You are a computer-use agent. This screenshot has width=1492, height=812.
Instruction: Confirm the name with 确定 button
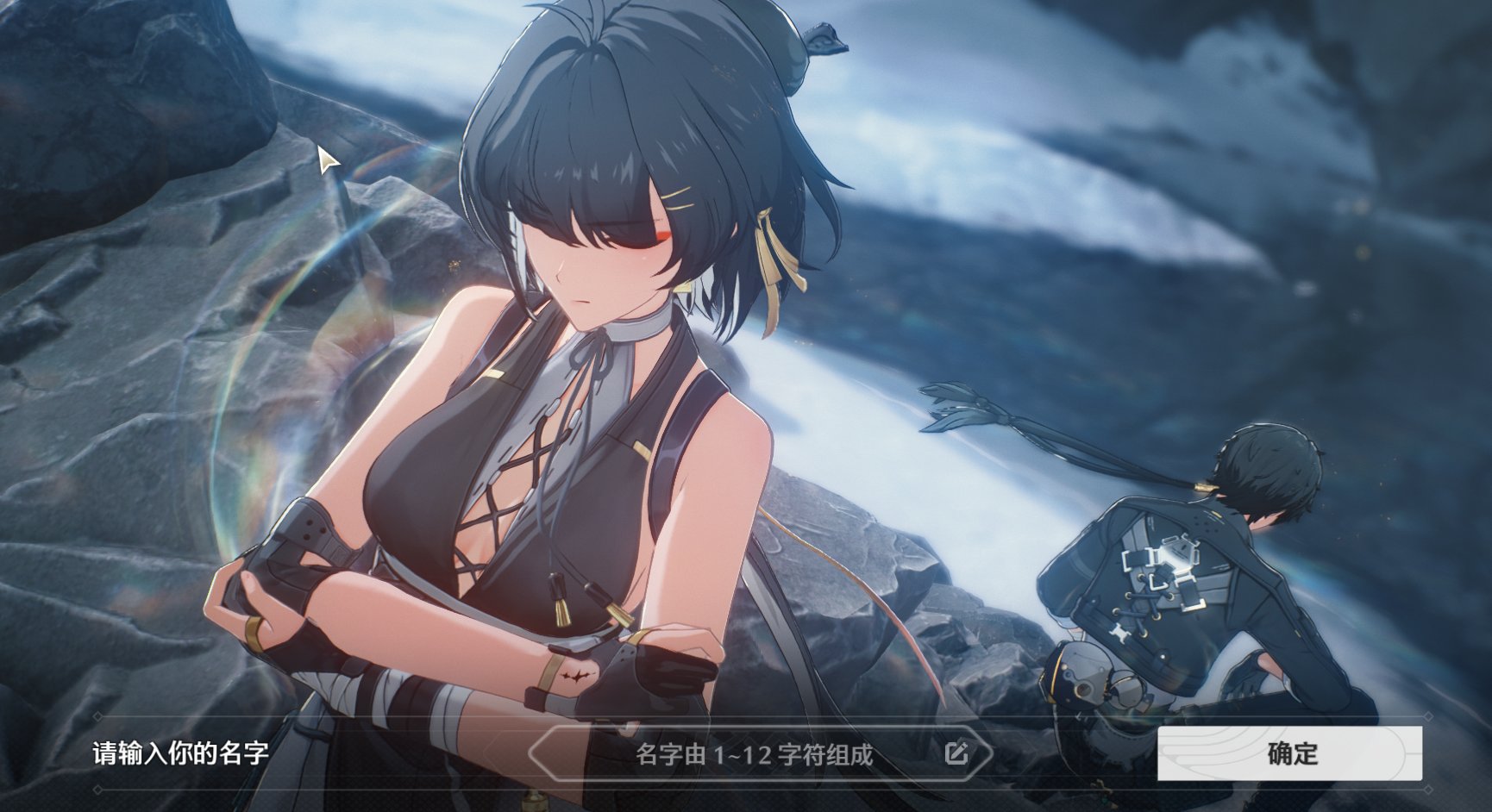pos(1289,753)
